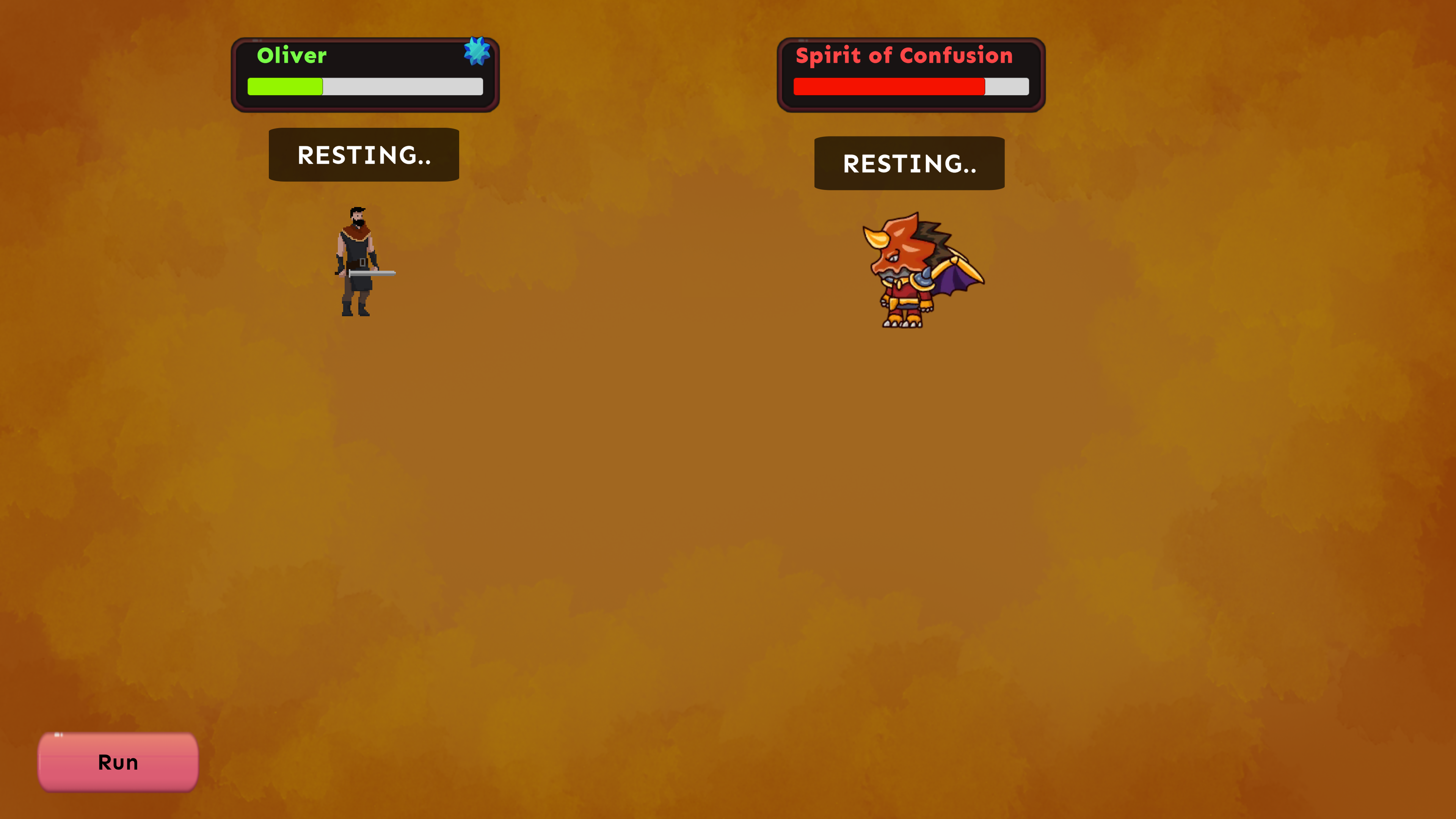The height and width of the screenshot is (819, 1456).
Task: Click the enemy's red health bar
Action: coord(888,86)
